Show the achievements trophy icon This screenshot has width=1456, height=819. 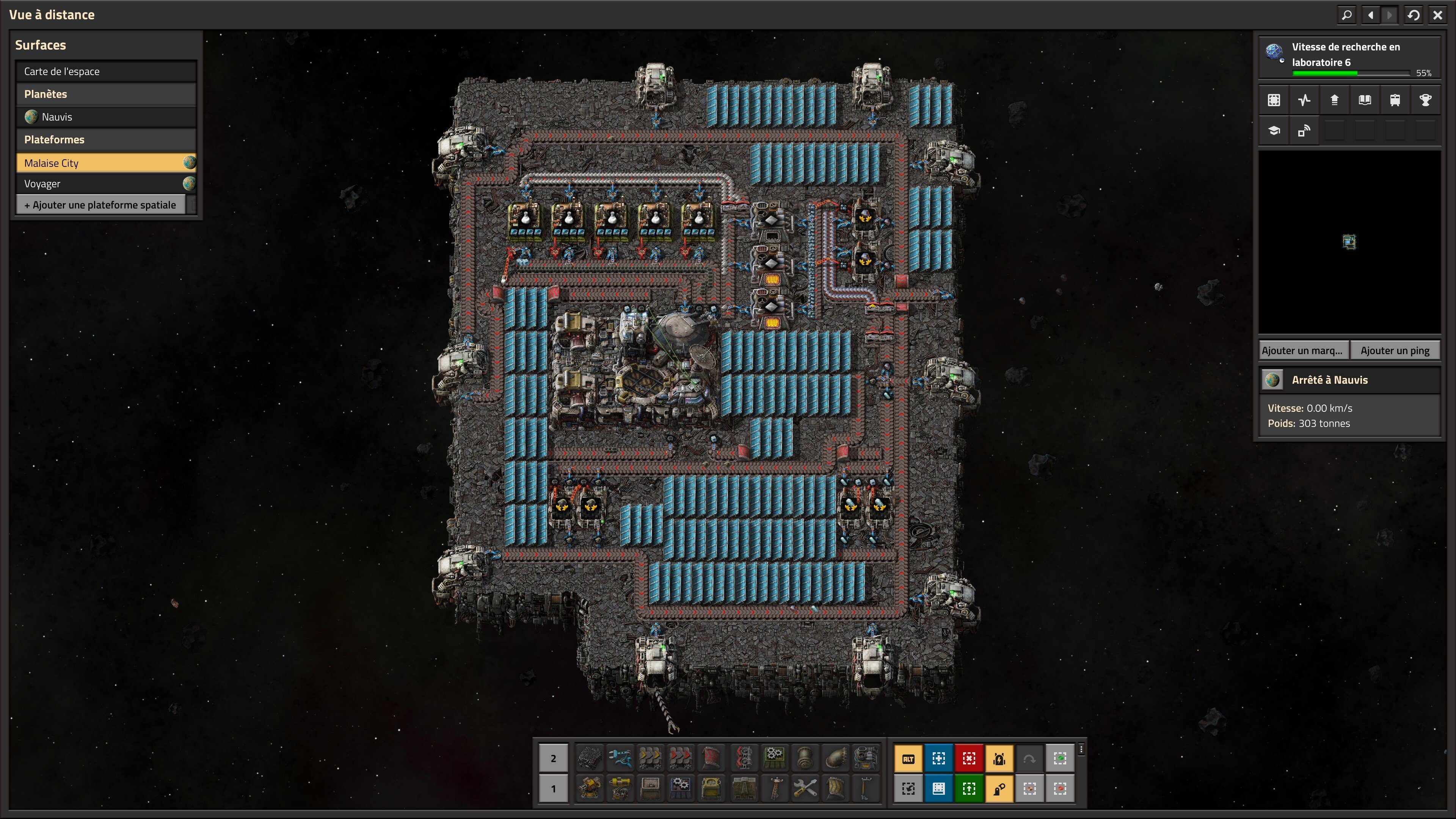pyautogui.click(x=1425, y=100)
